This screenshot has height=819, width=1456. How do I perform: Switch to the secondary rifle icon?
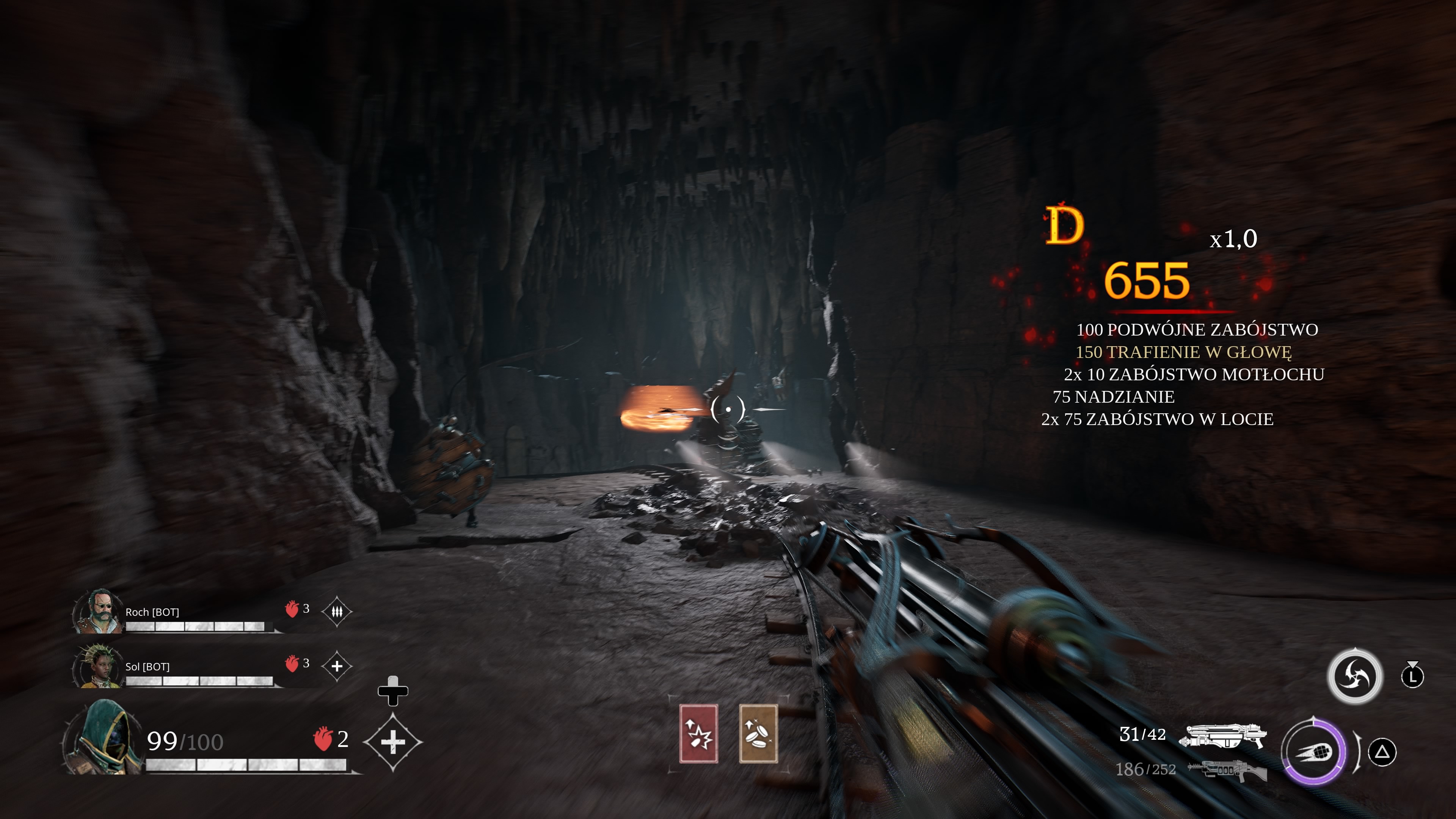click(1227, 770)
